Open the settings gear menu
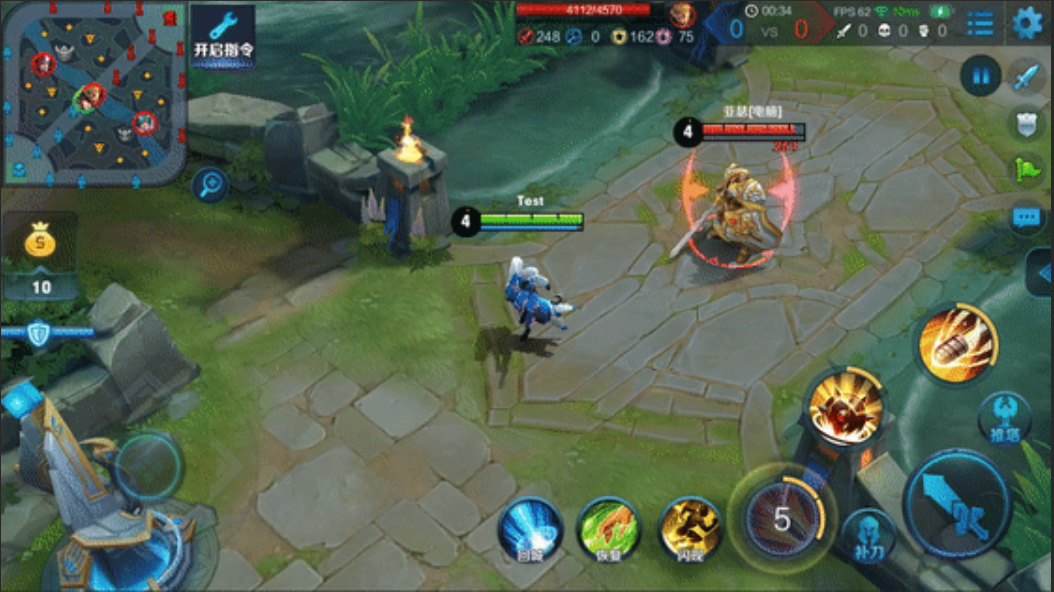The image size is (1054, 592). 1027,22
